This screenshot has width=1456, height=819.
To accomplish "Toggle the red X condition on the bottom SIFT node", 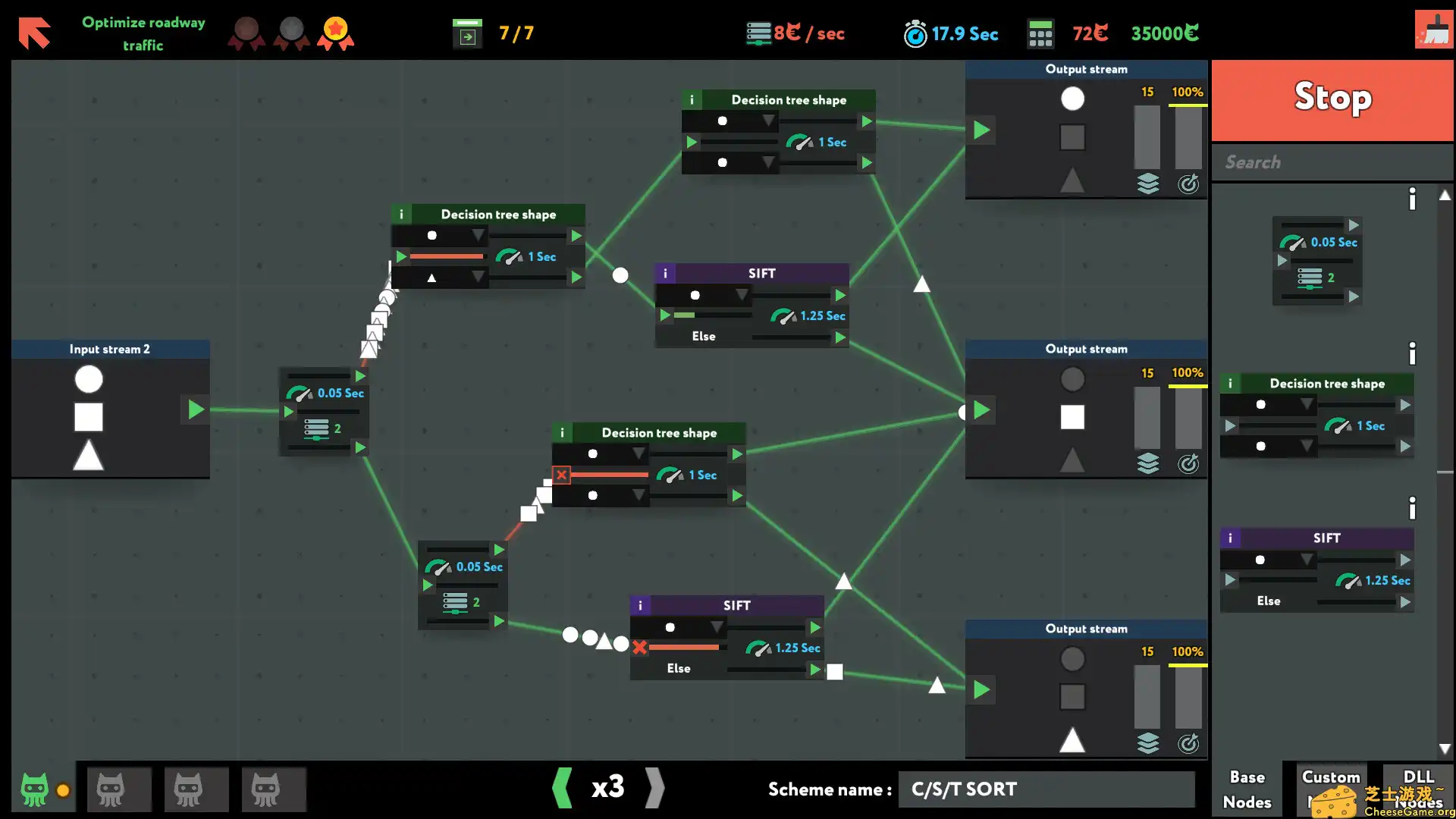I will [639, 648].
